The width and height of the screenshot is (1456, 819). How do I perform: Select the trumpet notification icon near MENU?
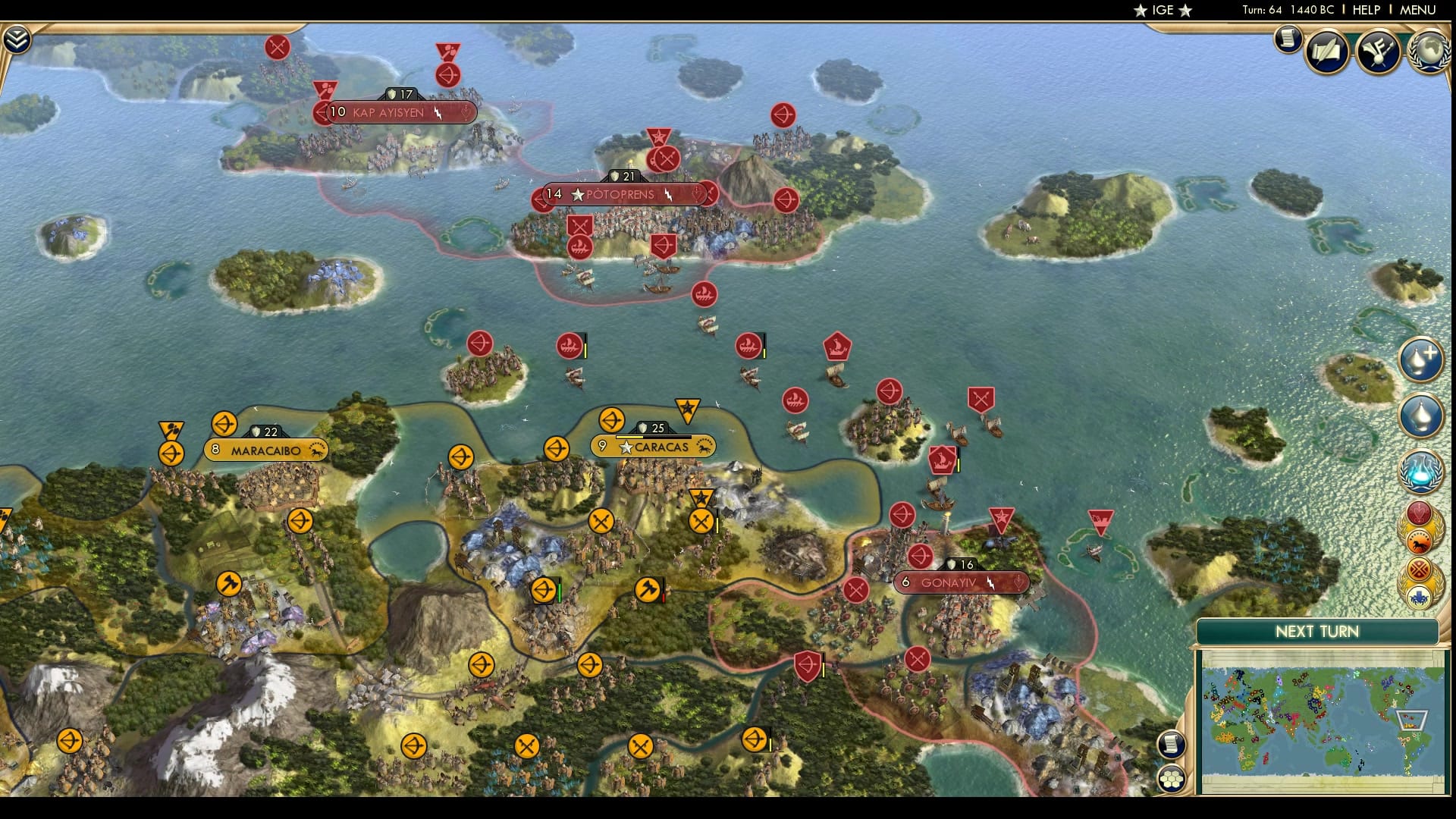tap(1377, 49)
